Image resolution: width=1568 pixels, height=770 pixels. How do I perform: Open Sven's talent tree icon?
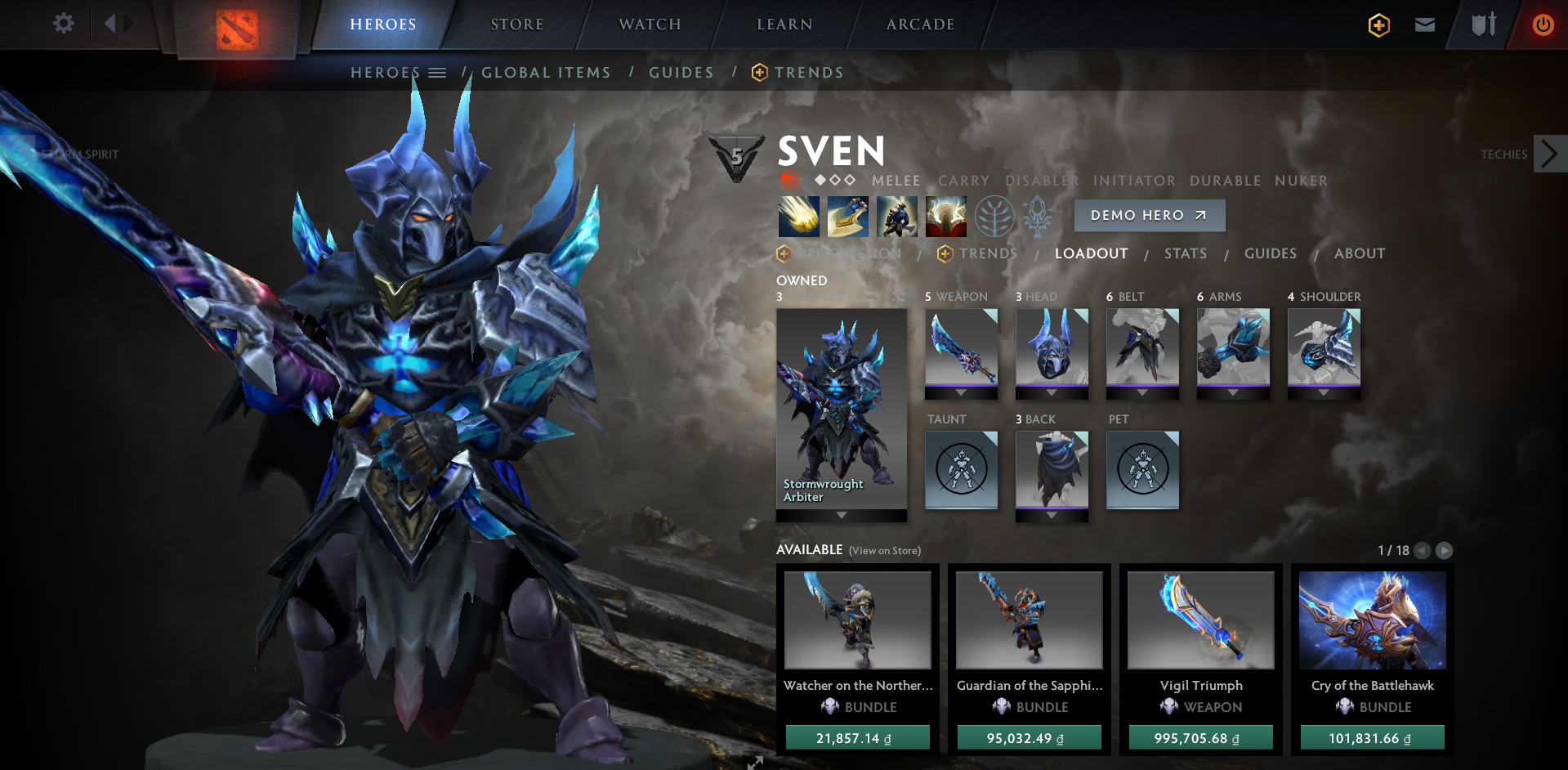pyautogui.click(x=994, y=215)
